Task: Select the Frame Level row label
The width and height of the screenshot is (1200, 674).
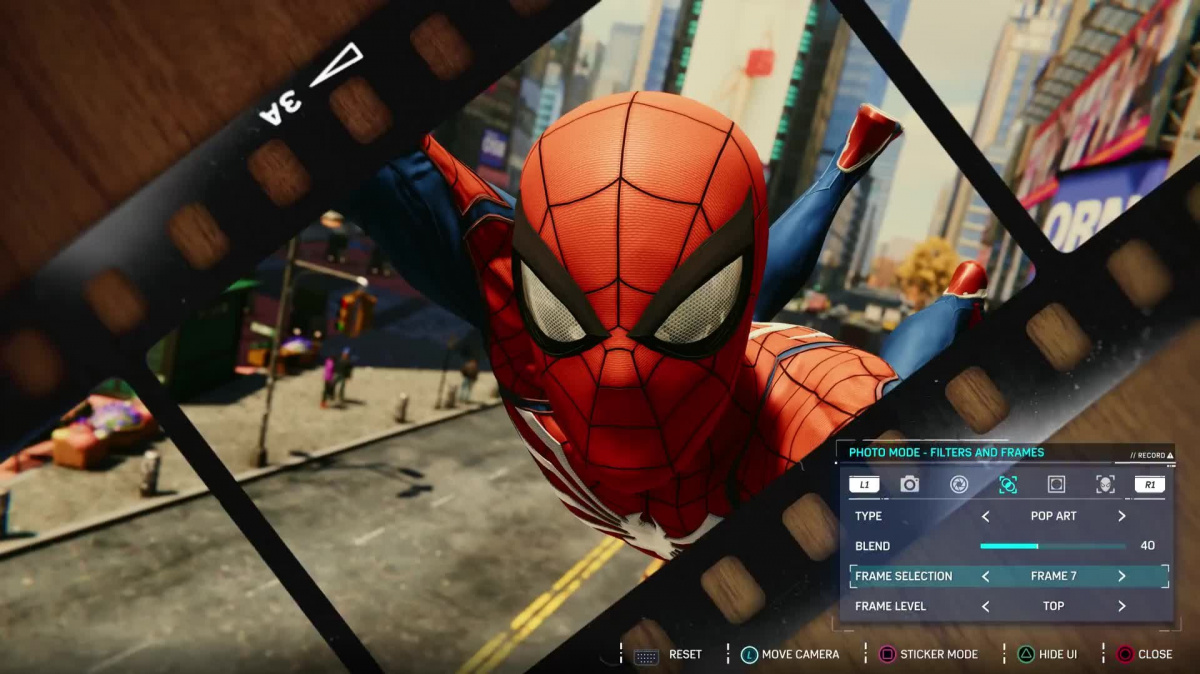Action: [890, 606]
